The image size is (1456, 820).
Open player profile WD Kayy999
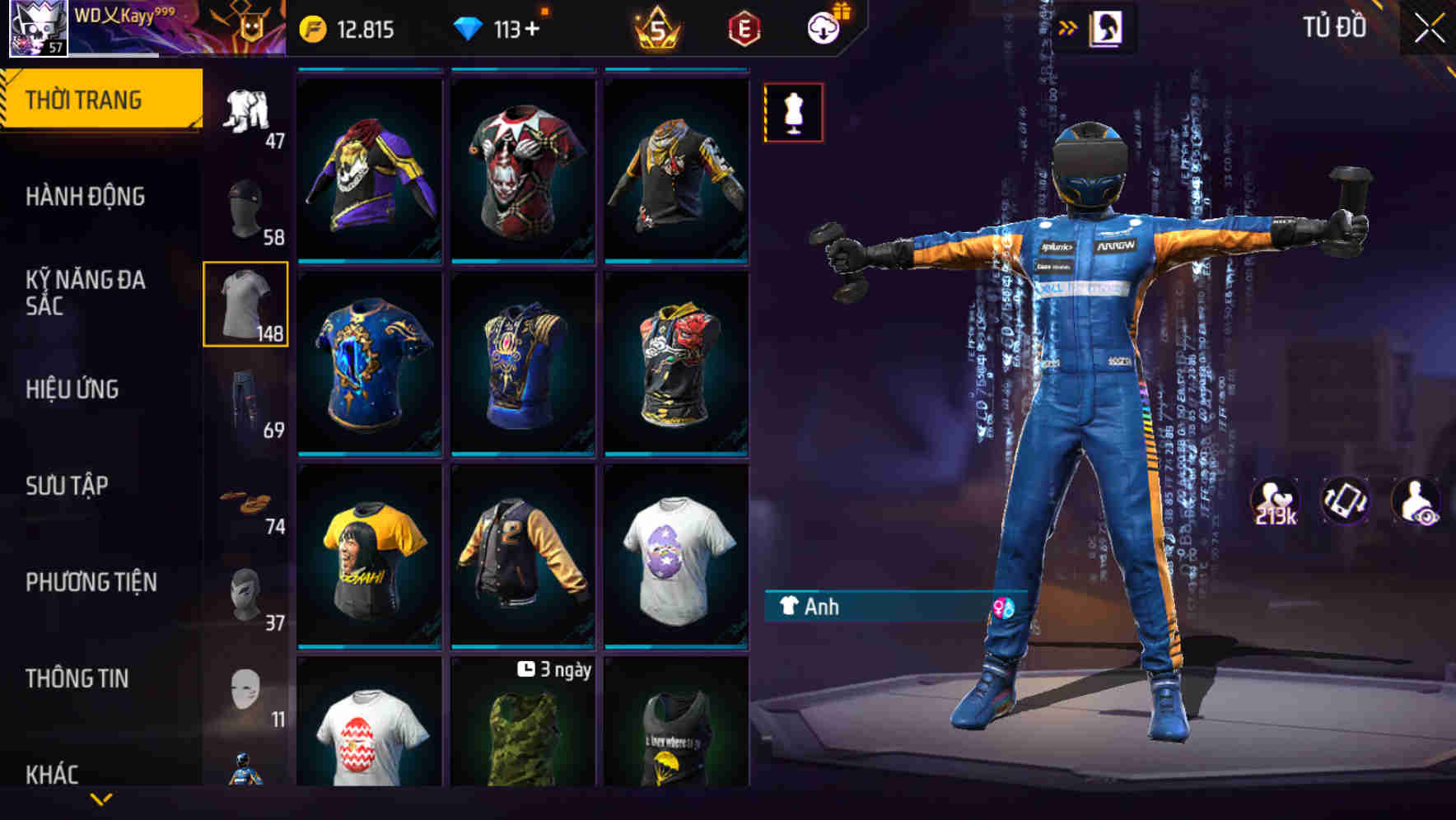pos(107,22)
